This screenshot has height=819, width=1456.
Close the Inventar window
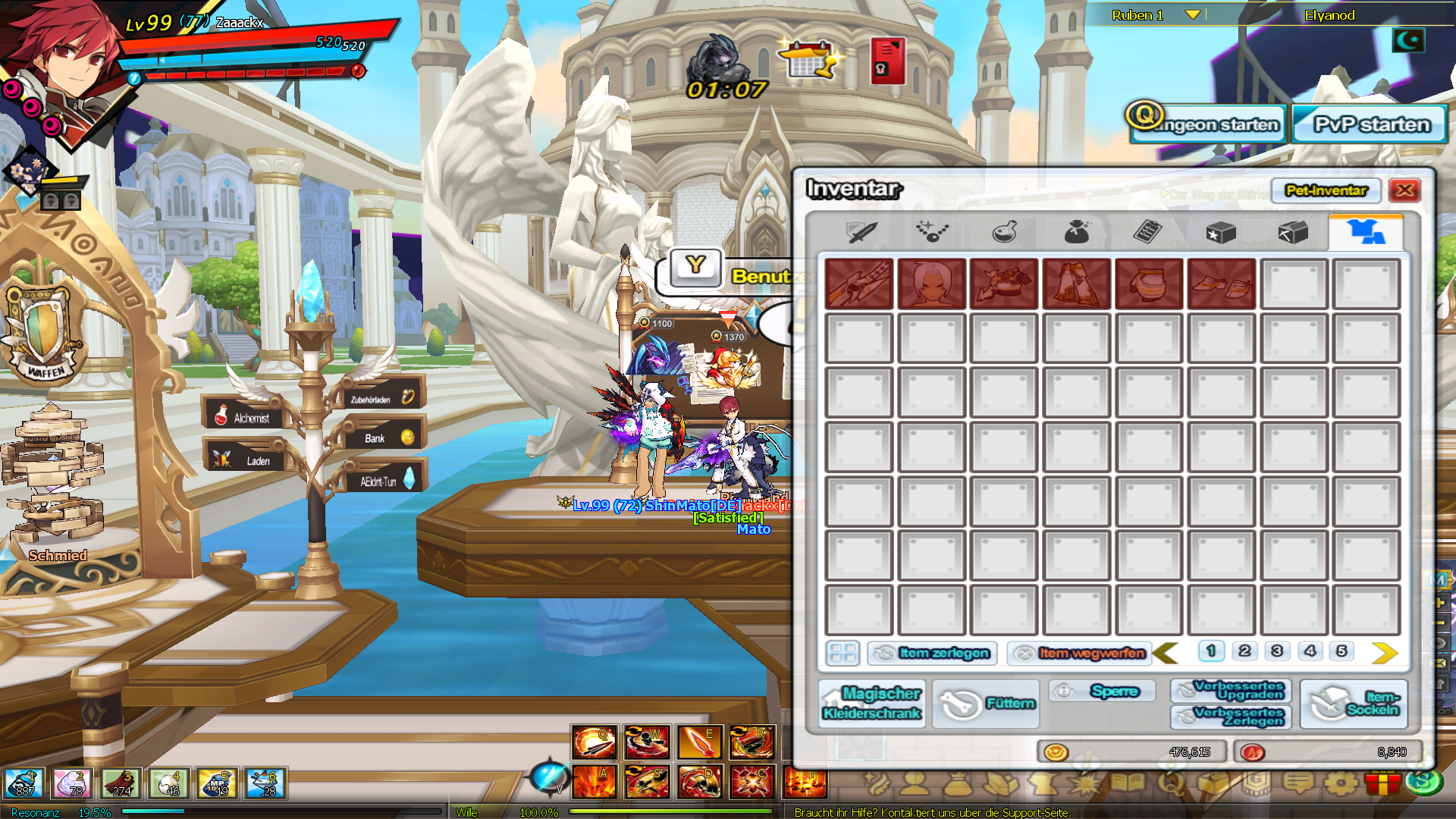coord(1404,190)
